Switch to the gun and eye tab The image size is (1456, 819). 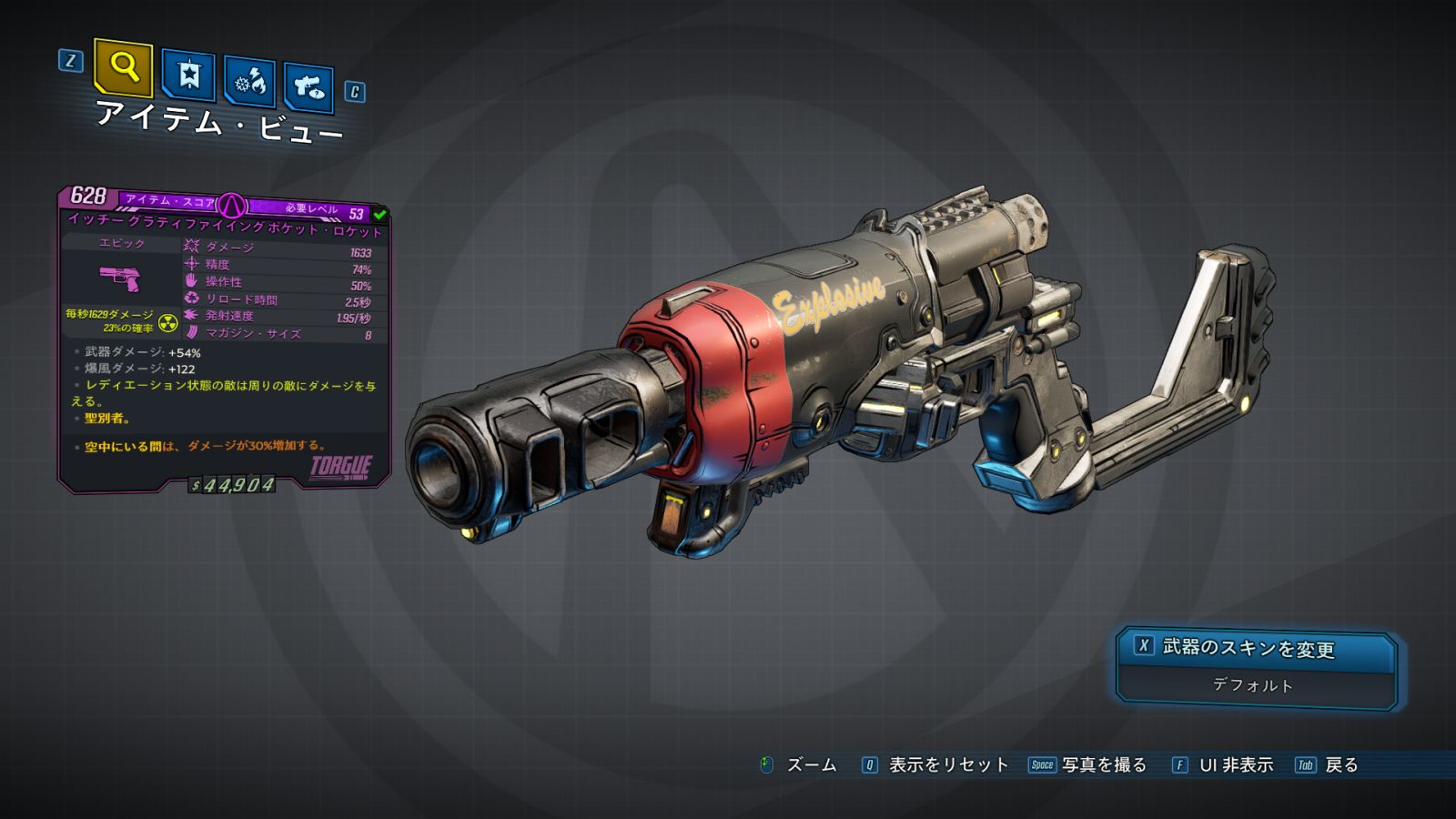click(308, 87)
